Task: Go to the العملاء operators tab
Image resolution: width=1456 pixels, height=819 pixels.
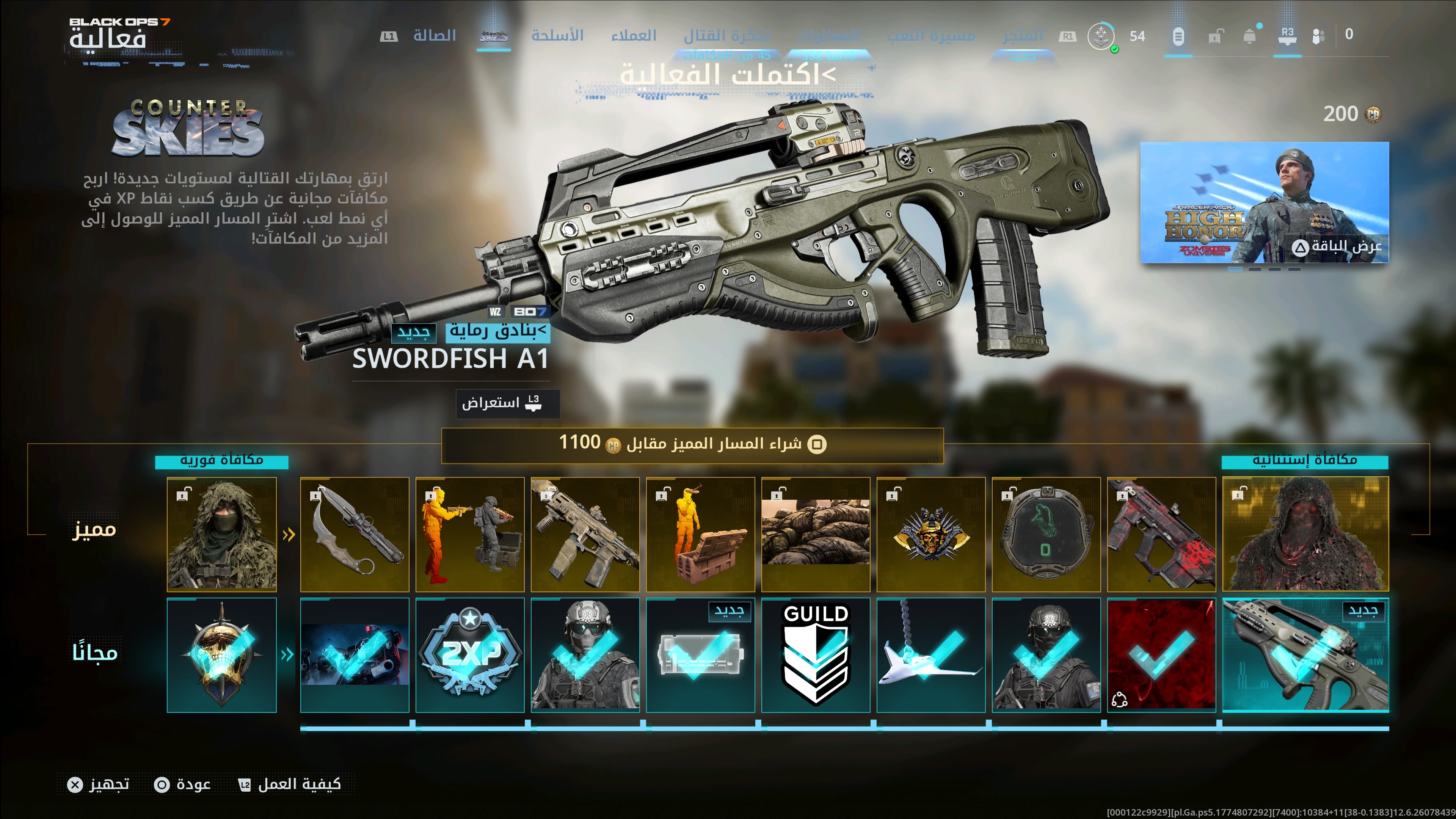Action: pos(634,36)
